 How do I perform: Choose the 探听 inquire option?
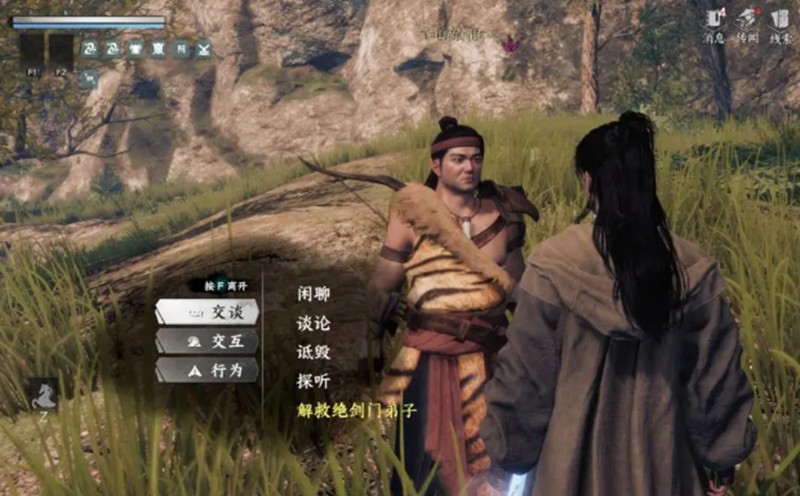pyautogui.click(x=314, y=381)
